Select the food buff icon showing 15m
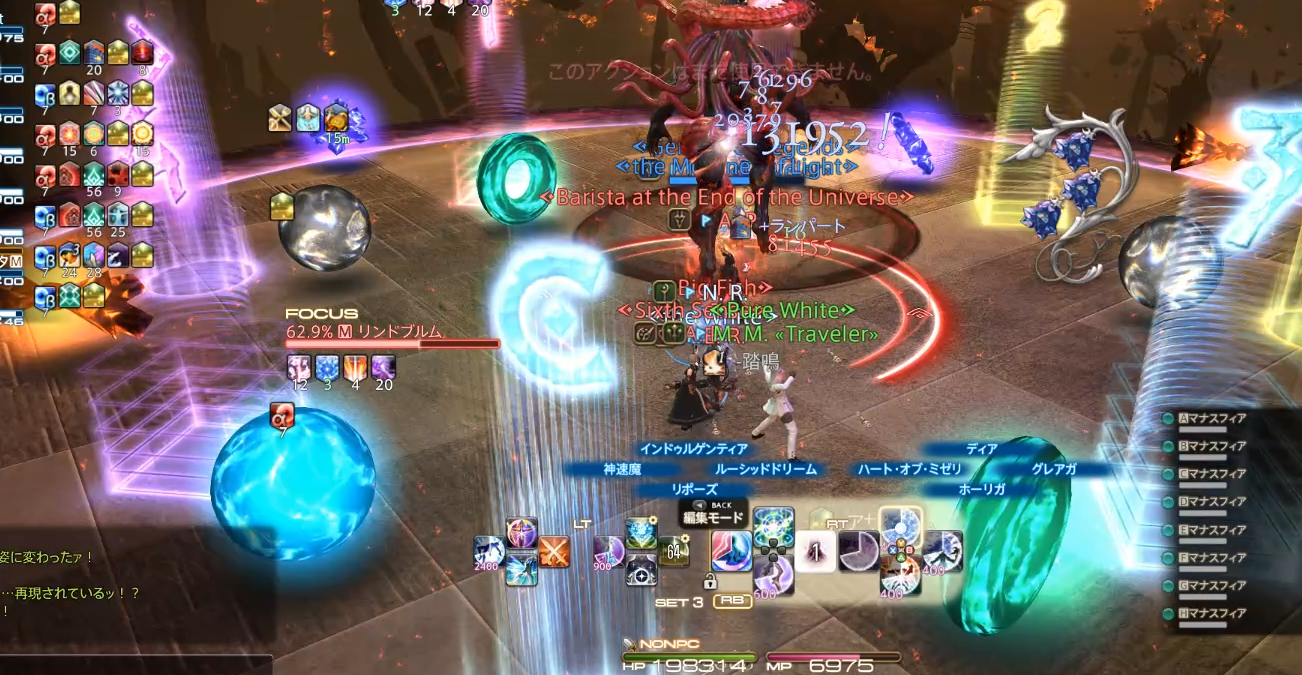 tap(336, 119)
